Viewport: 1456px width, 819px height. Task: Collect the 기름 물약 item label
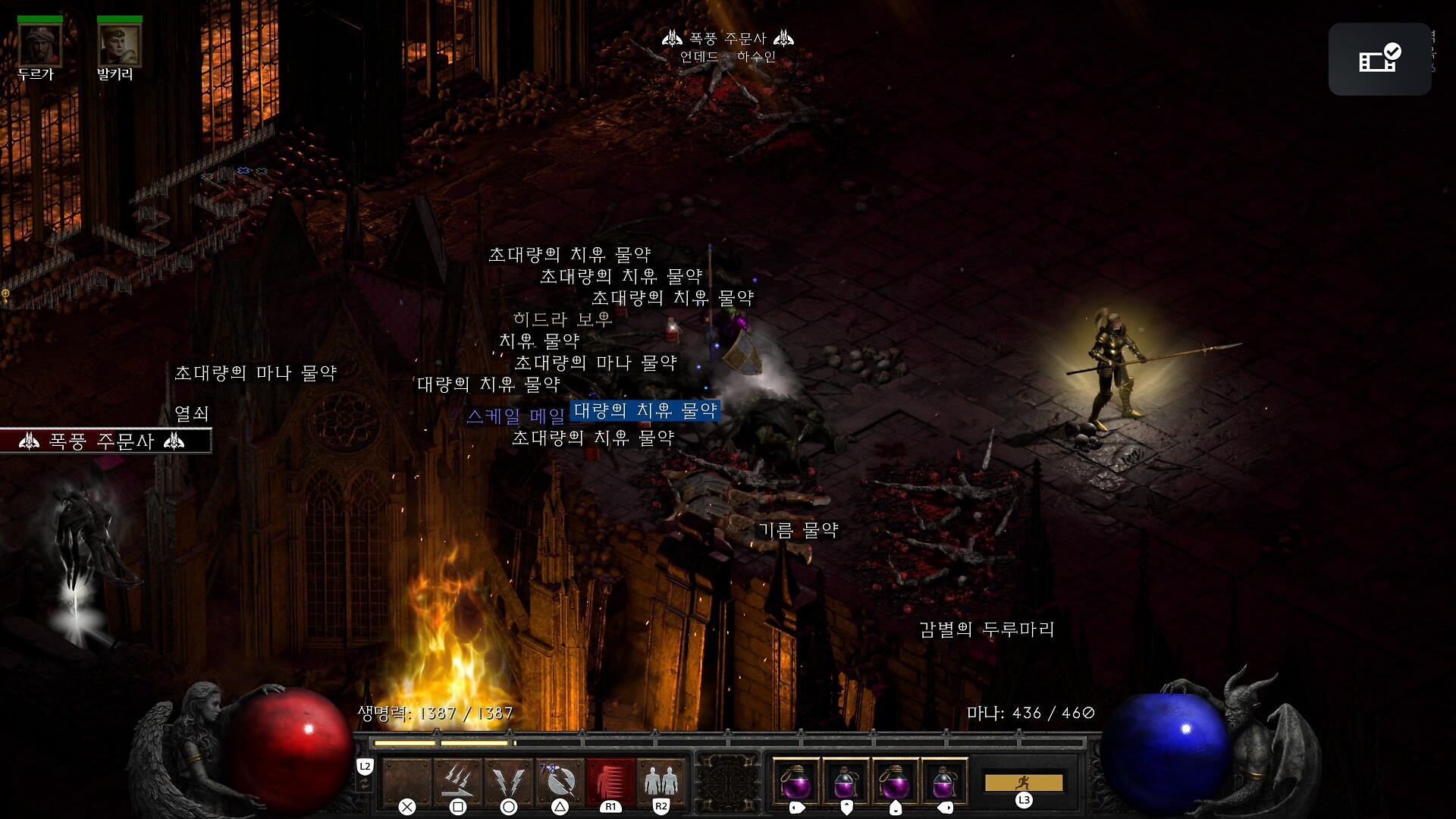[798, 530]
